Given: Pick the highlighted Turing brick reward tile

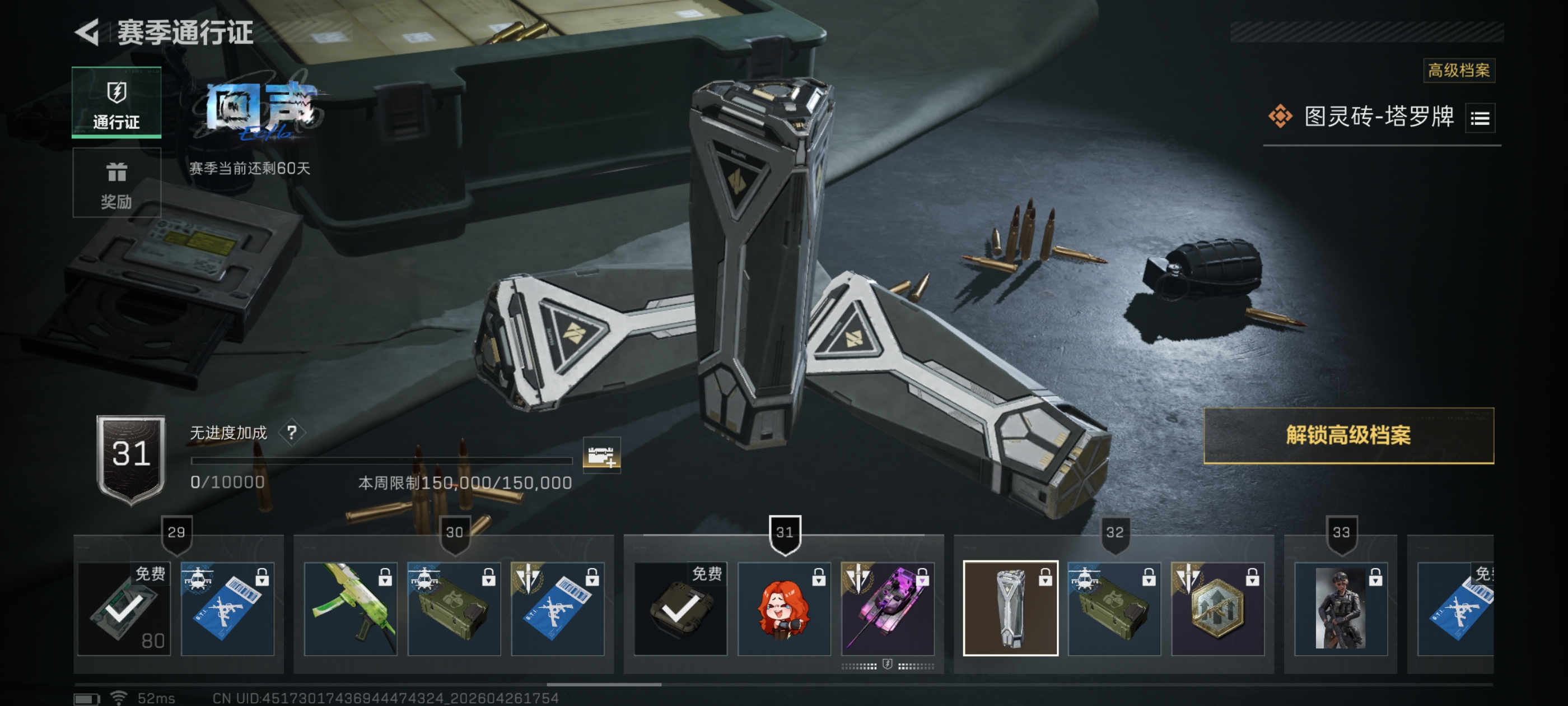Looking at the screenshot, I should tap(1010, 609).
